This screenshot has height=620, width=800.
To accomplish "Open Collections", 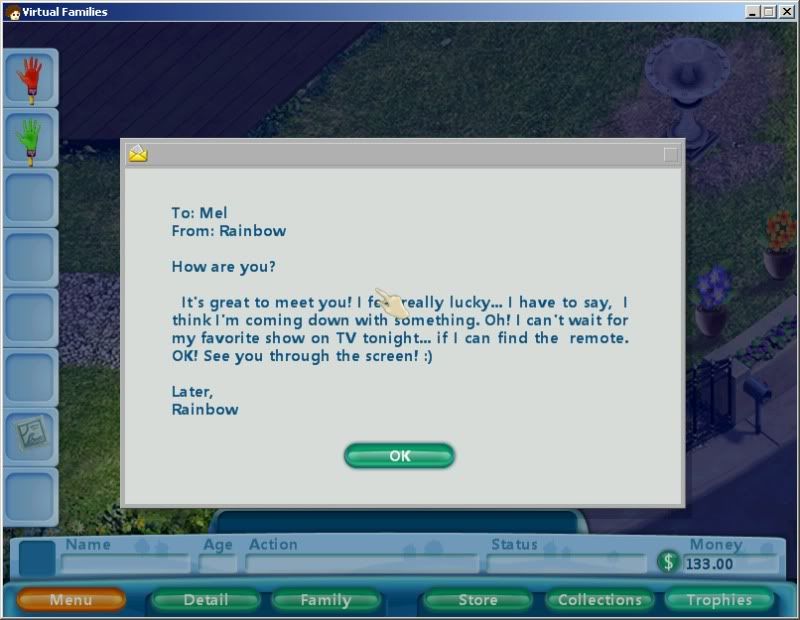I will point(599,600).
